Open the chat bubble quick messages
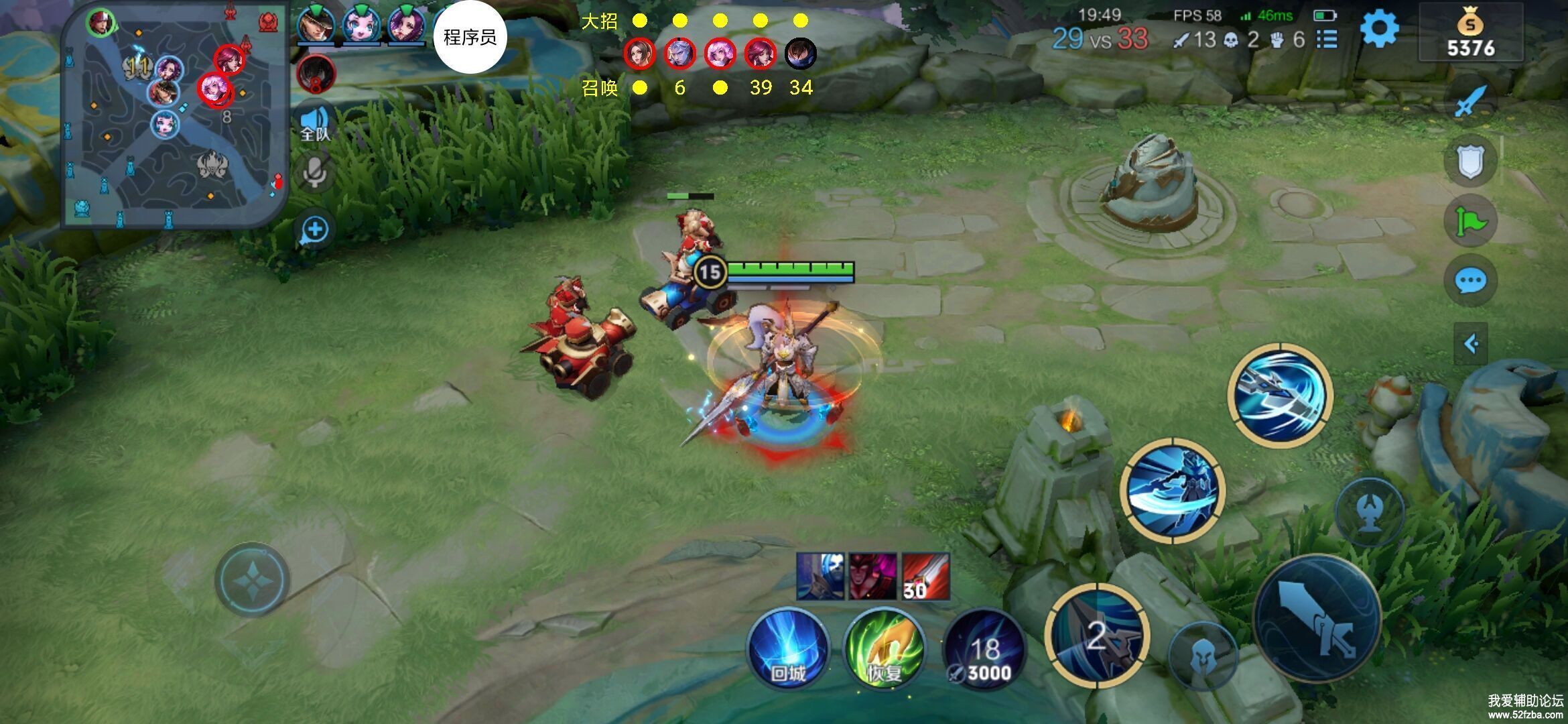Viewport: 1568px width, 724px height. [x=1471, y=281]
